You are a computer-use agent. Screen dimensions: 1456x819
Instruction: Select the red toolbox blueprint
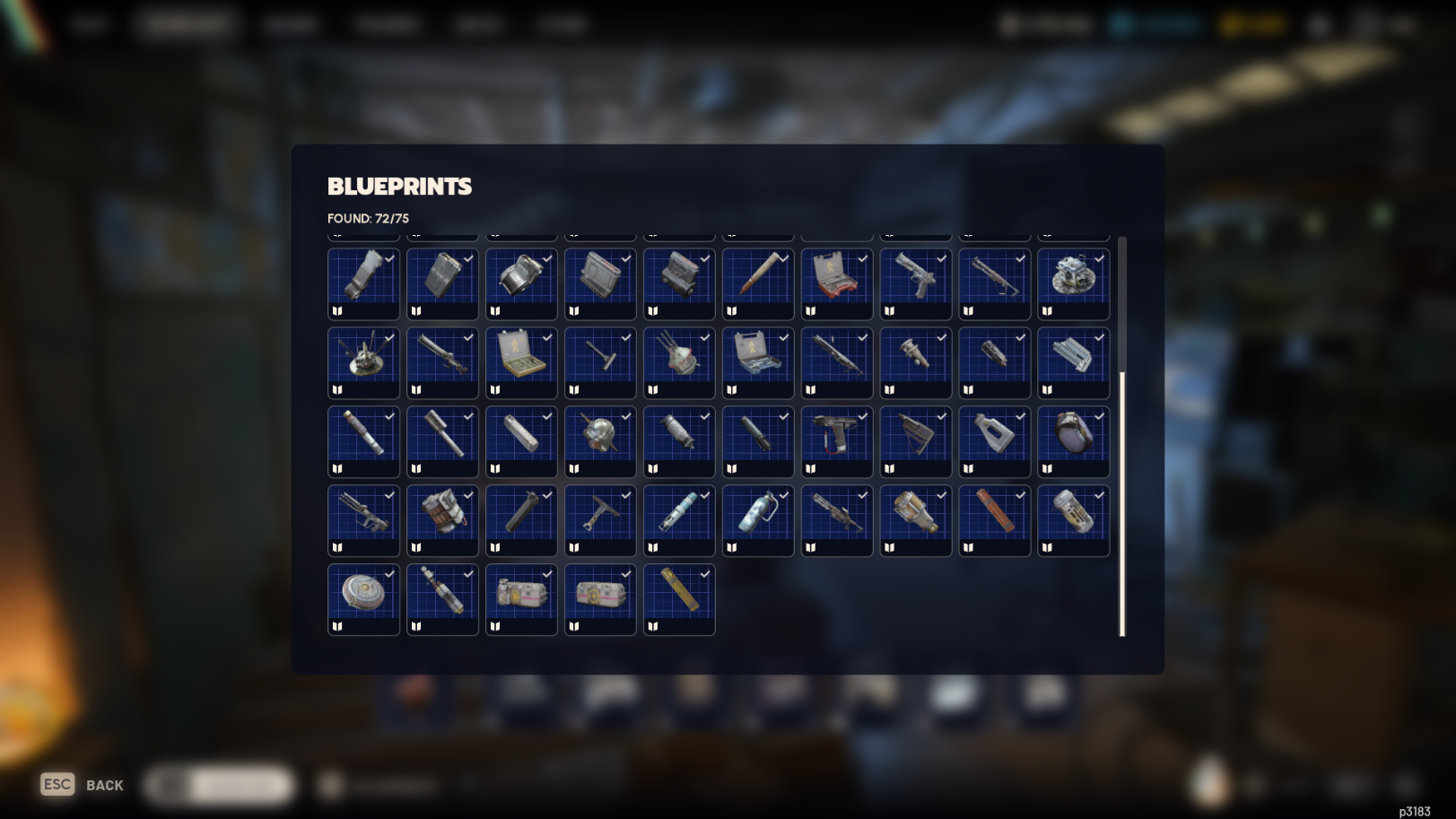tap(836, 283)
